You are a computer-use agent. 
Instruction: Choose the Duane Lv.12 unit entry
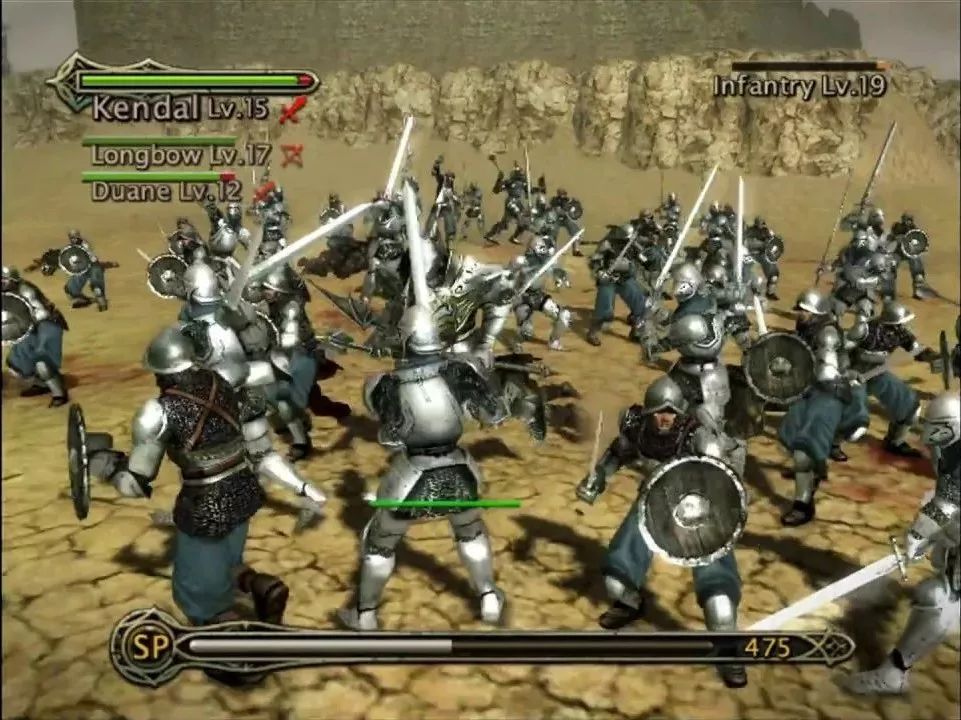point(166,189)
